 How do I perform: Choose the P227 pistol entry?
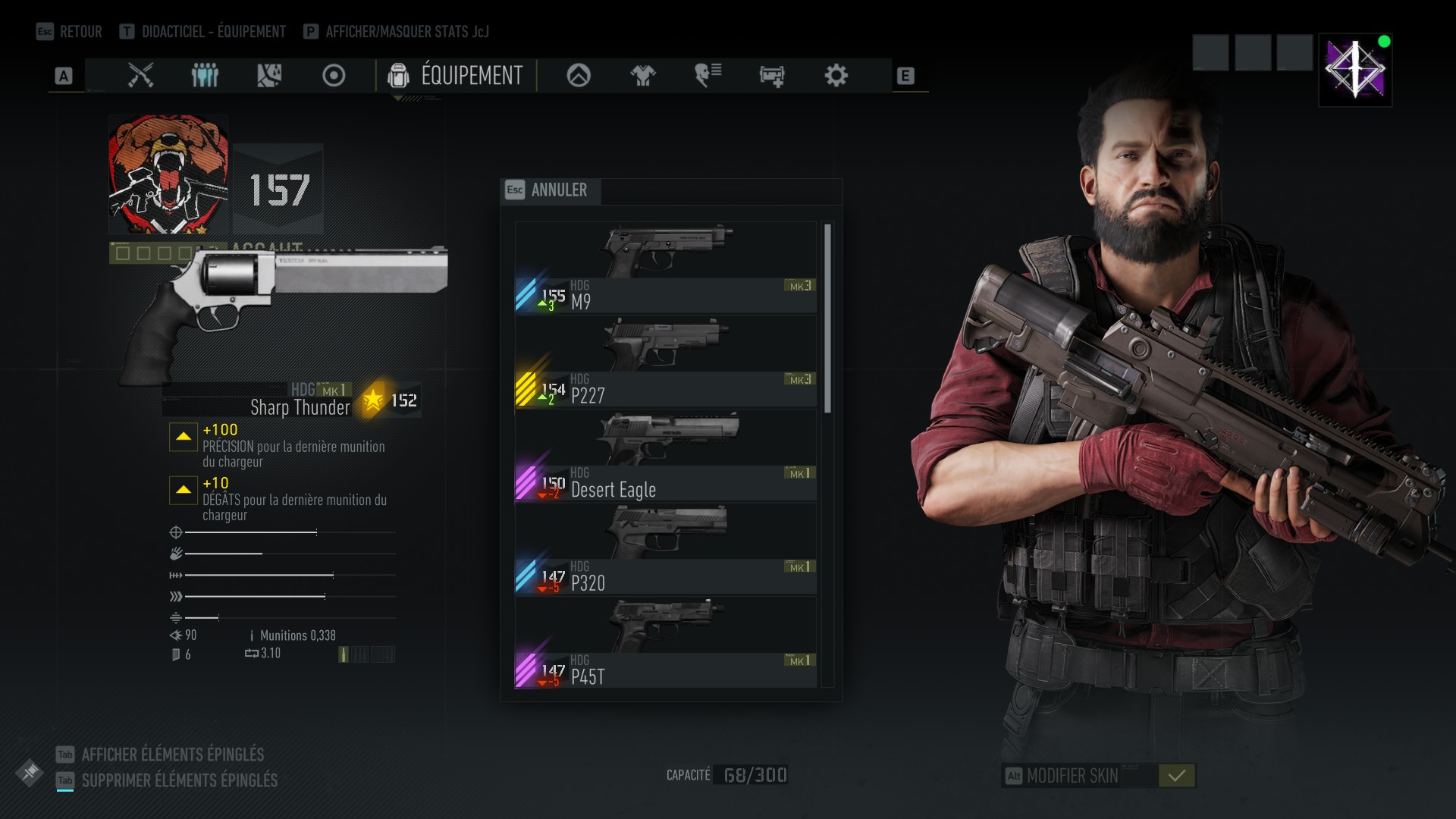(665, 362)
